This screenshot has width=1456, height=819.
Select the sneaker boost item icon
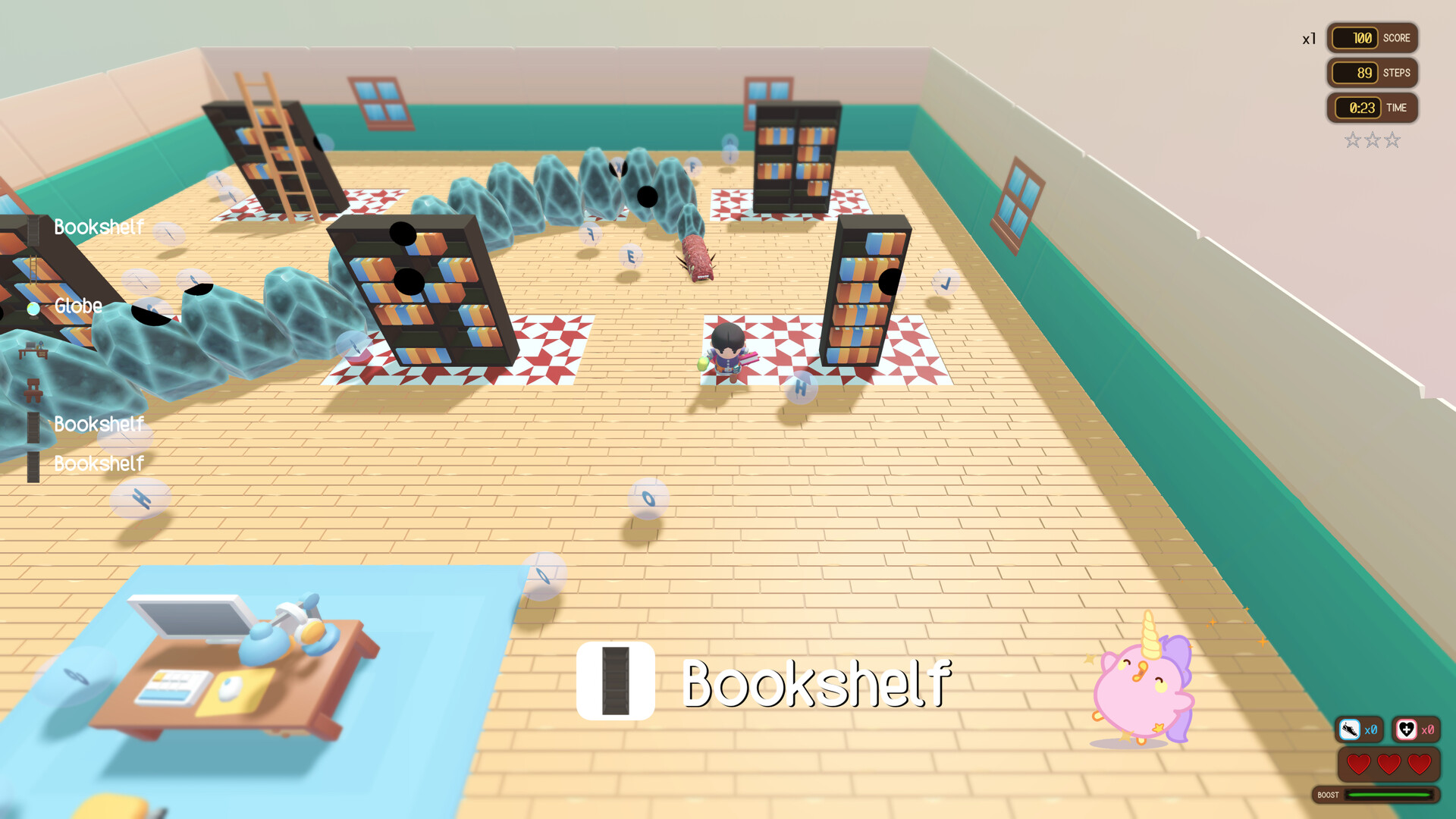click(x=1349, y=730)
